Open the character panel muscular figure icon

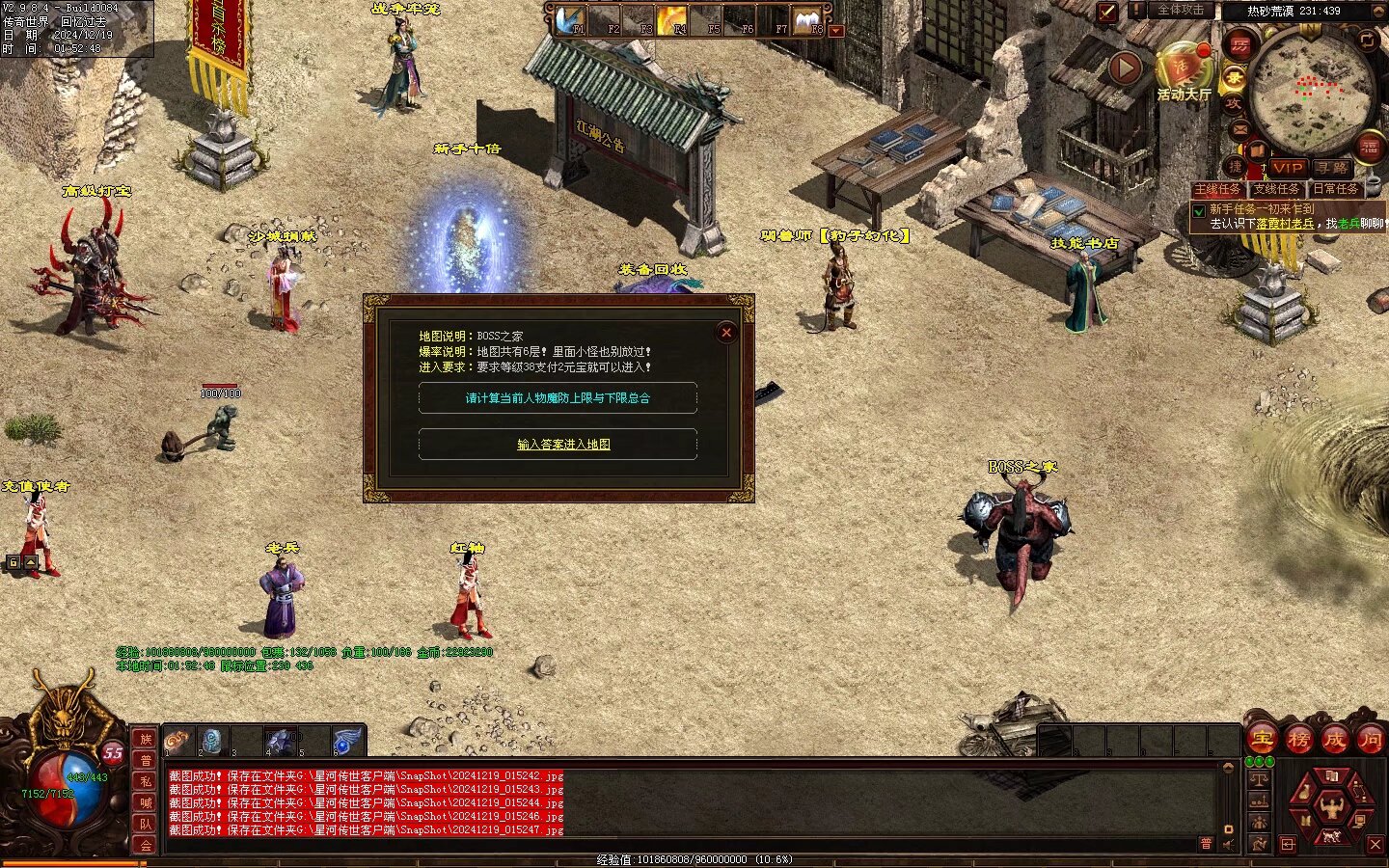coord(1331,806)
